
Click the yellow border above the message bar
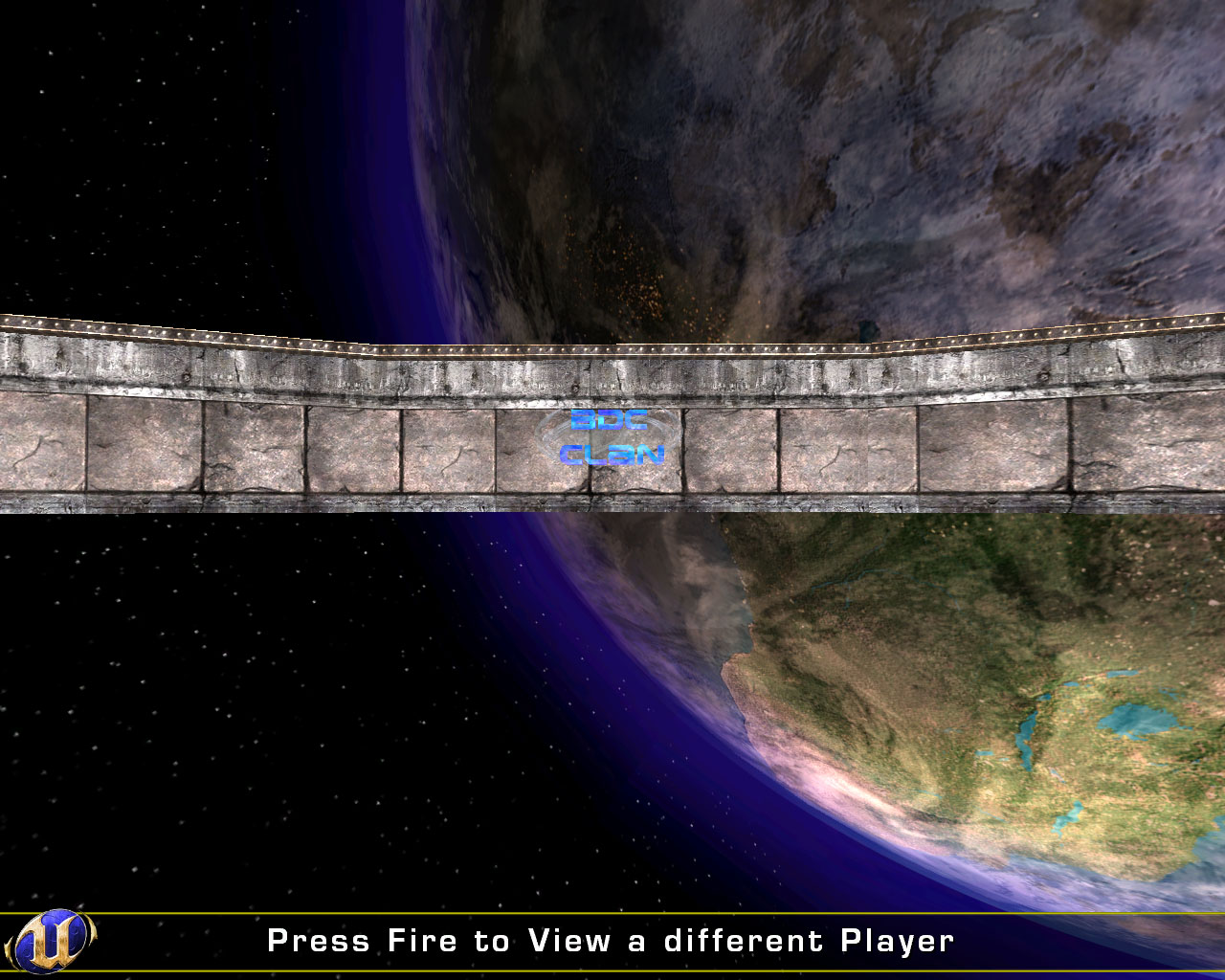612,911
